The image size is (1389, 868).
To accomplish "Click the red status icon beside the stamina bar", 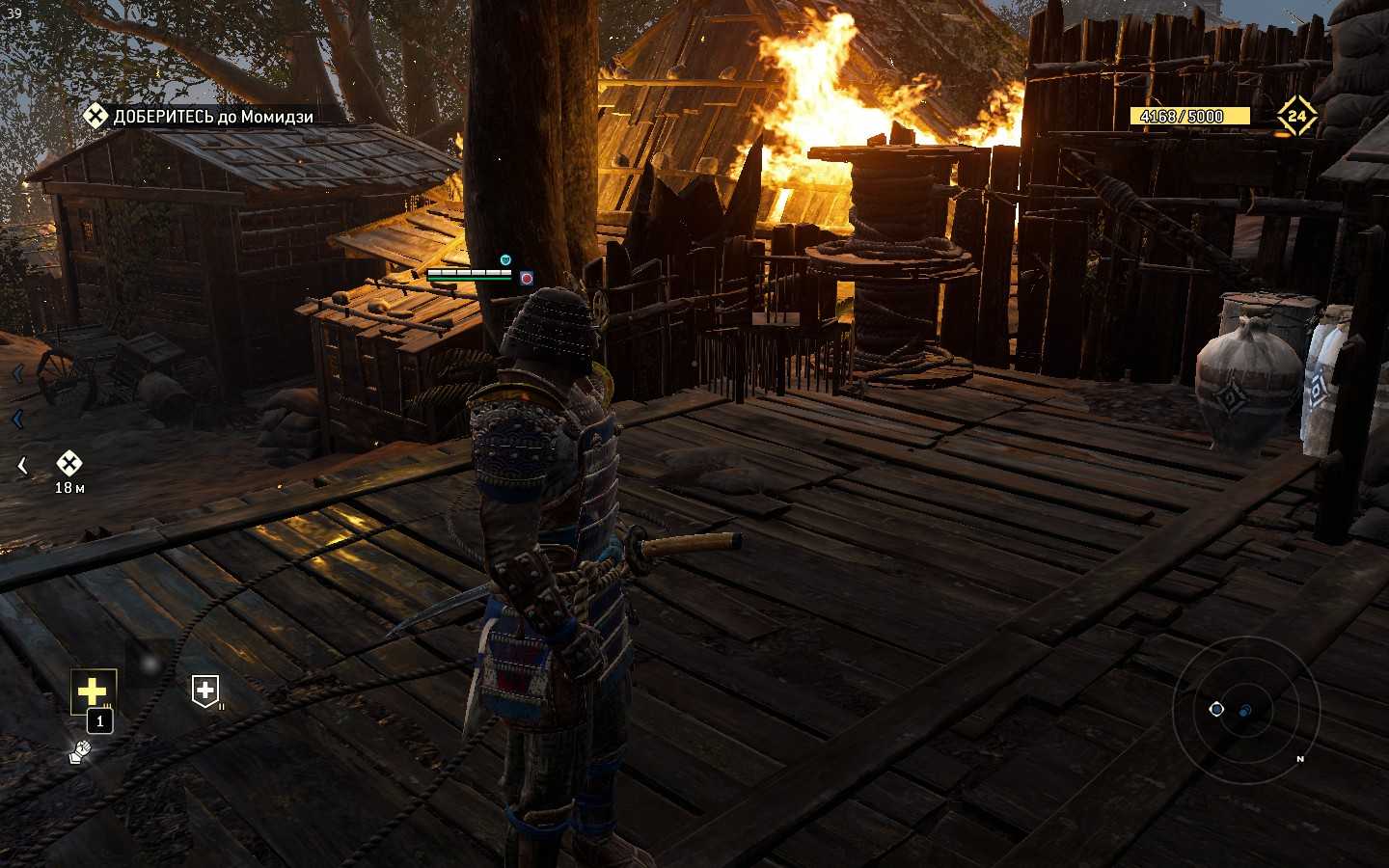I will coord(527,278).
